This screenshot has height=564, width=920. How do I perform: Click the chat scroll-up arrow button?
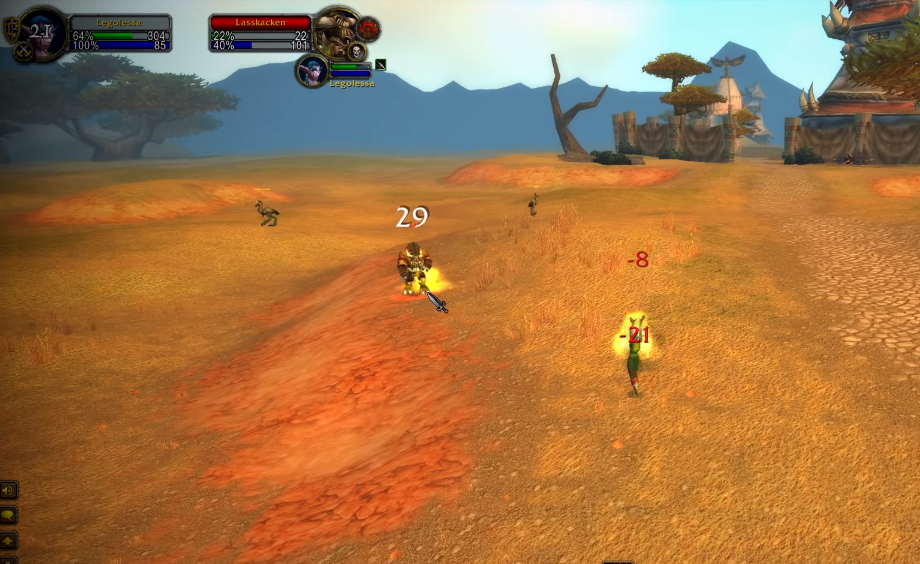(x=9, y=540)
